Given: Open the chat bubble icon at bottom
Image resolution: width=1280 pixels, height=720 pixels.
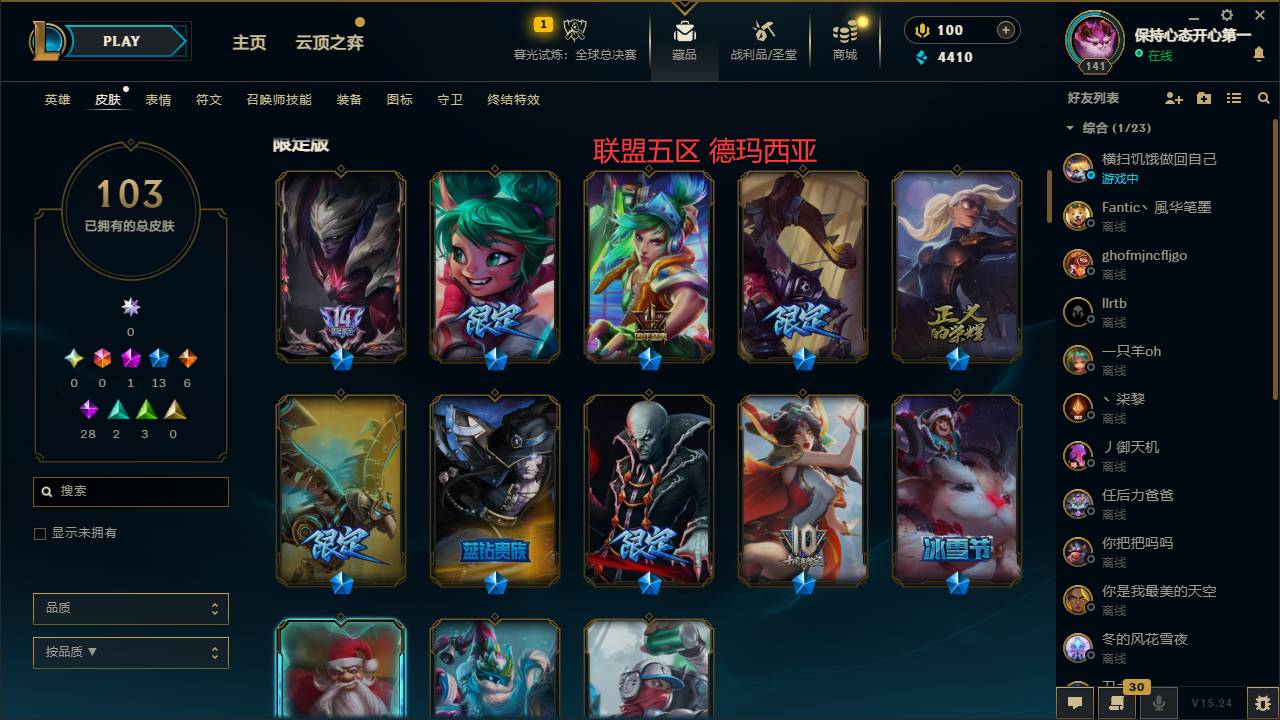Looking at the screenshot, I should click(x=1075, y=704).
